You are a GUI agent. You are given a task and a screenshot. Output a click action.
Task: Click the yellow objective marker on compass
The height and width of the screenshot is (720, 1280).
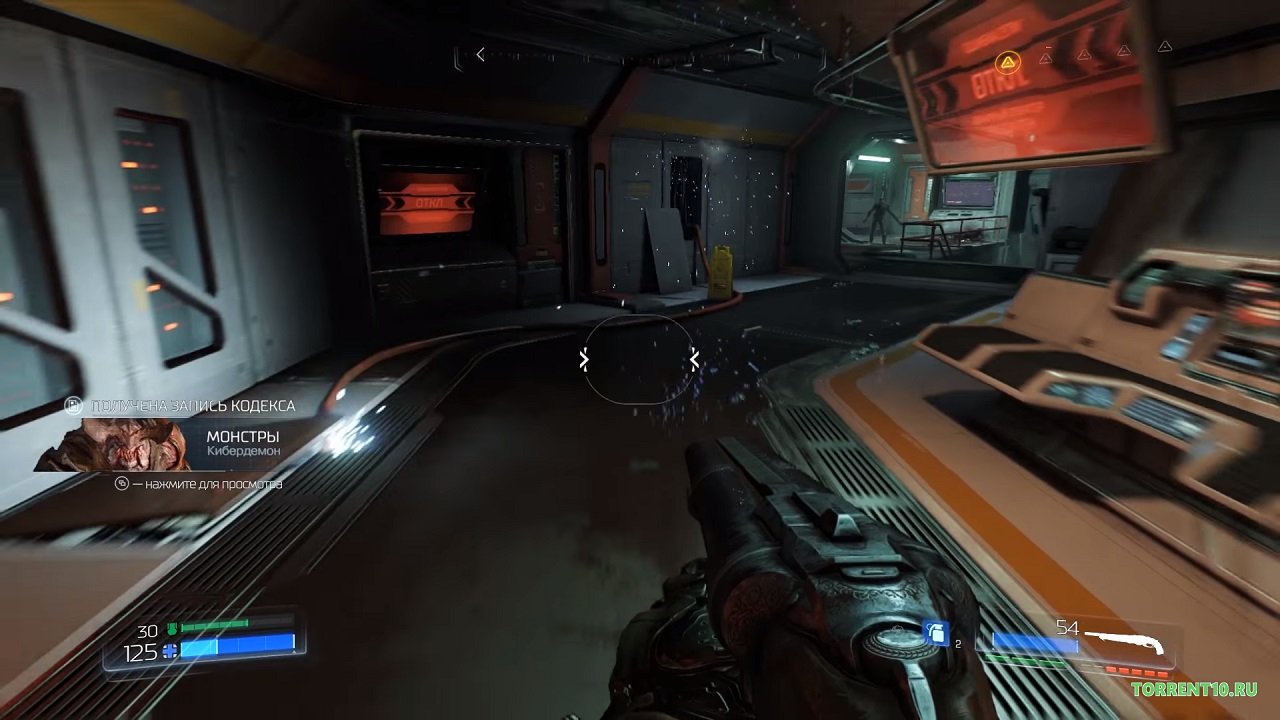[1008, 63]
